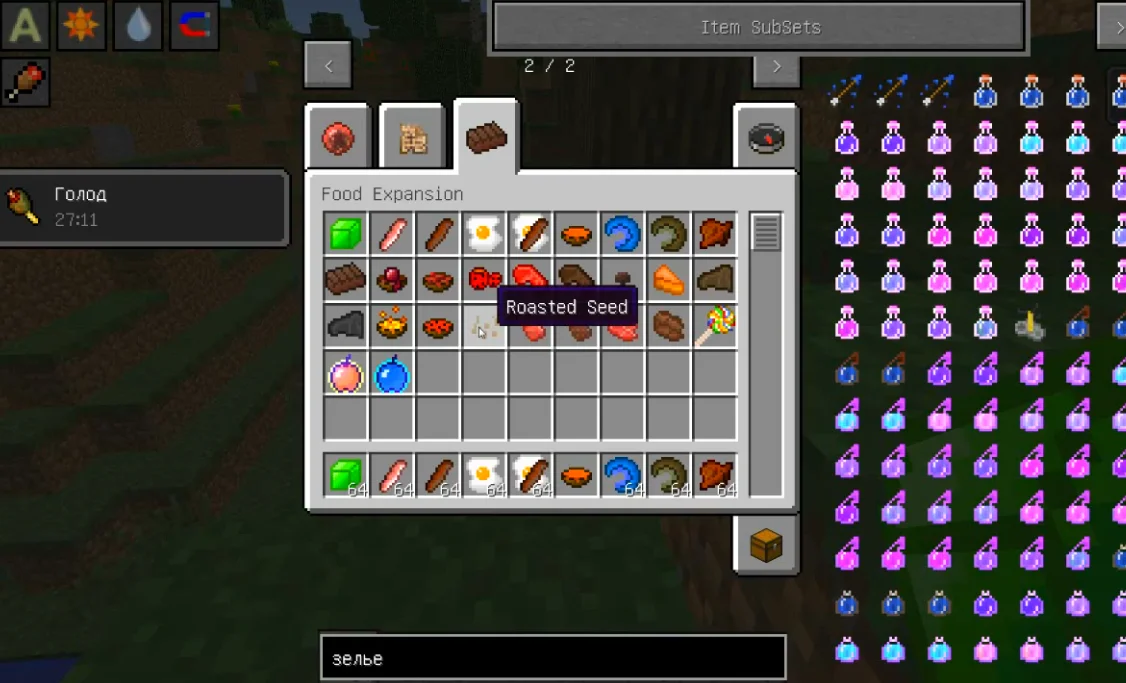Screen dimensions: 1126x683
Task: Switch to the red orb creative tab
Action: click(x=338, y=139)
